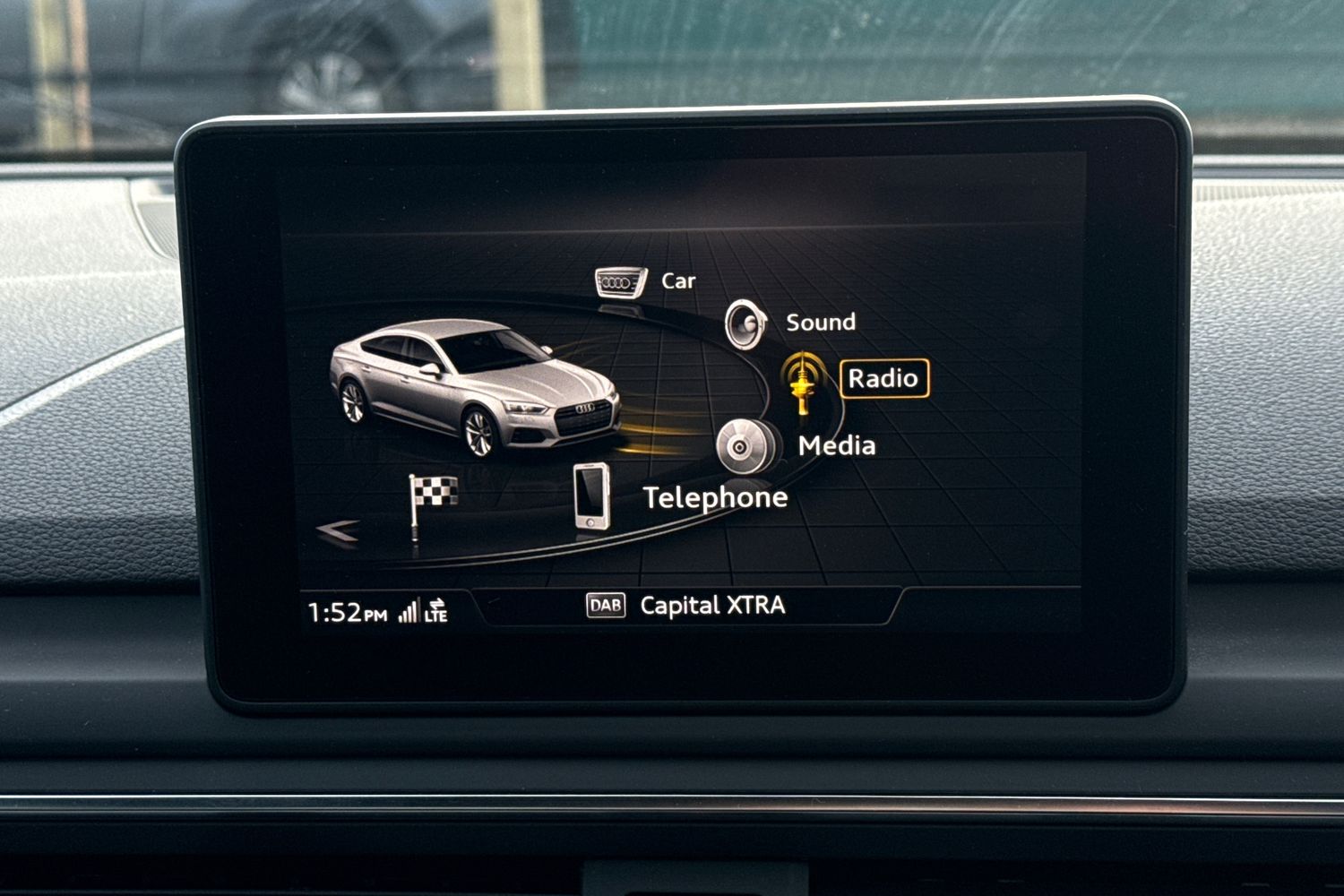Open Media using the CD disc icon

pyautogui.click(x=738, y=446)
